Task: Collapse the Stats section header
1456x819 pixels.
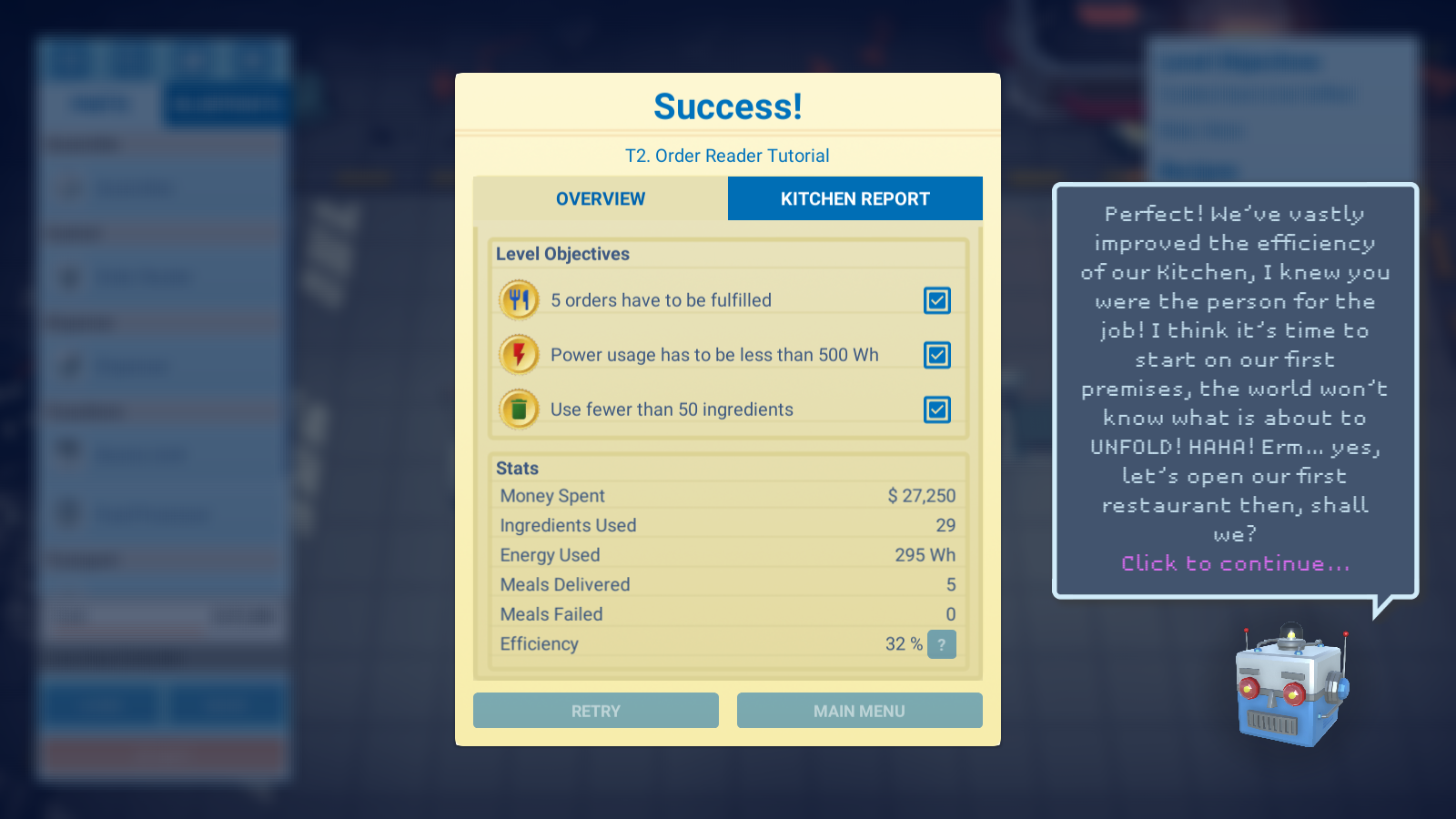Action: pos(517,468)
